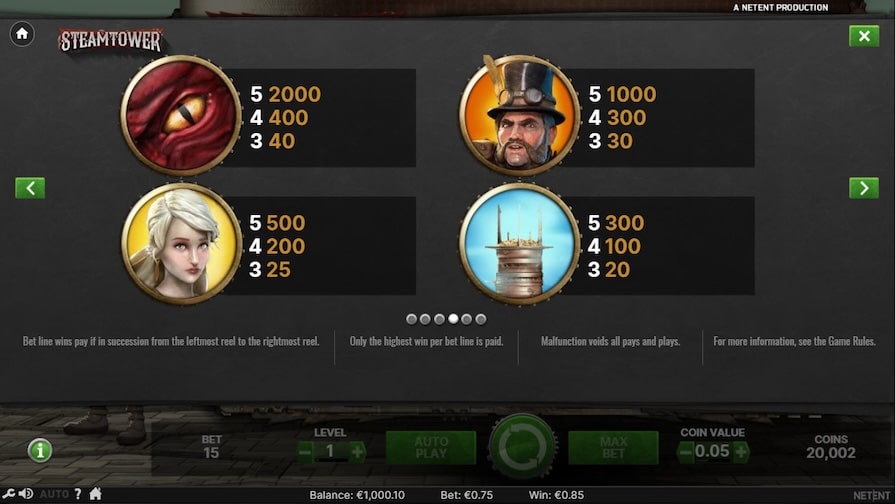Close the paytable with the green X
This screenshot has height=504, width=895.
point(863,36)
